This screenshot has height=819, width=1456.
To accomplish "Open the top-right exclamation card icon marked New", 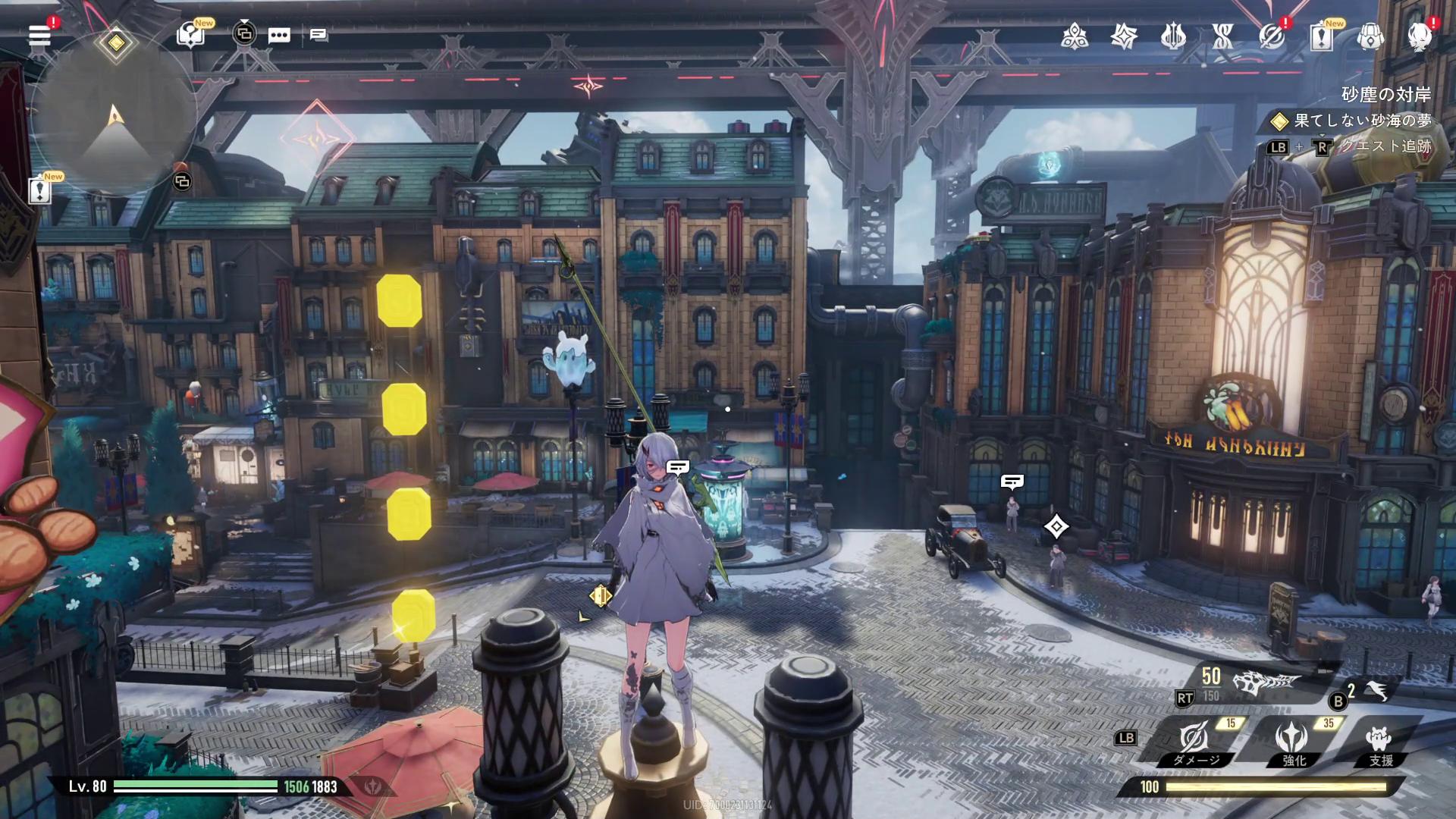I will tap(1321, 36).
